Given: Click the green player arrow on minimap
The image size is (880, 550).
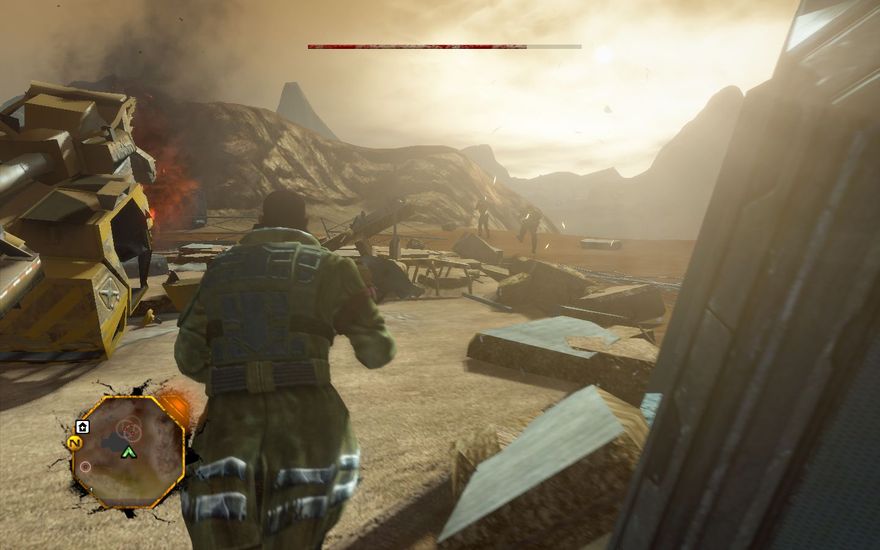Looking at the screenshot, I should point(128,453).
